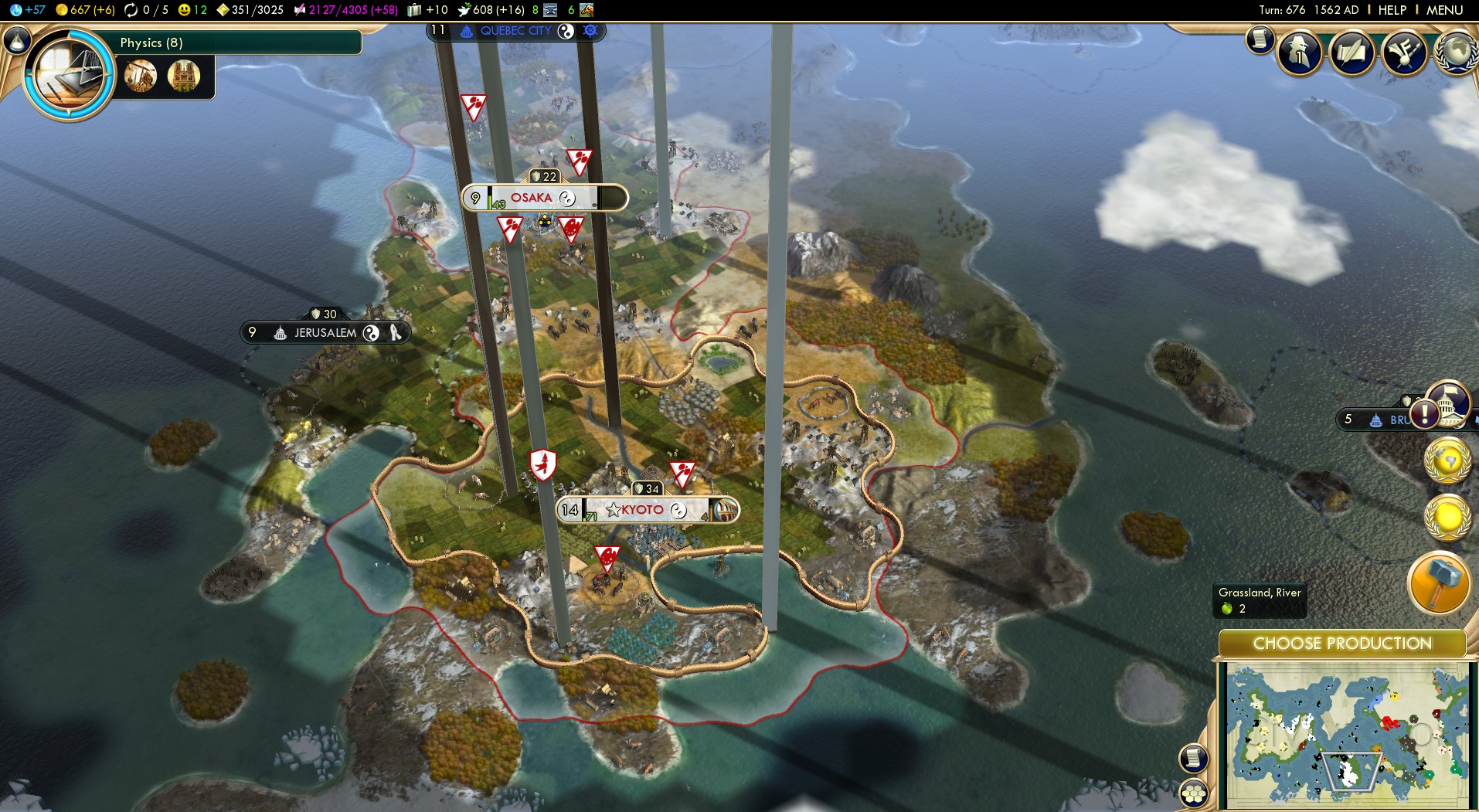Open the HELP Civilopedia link
The image size is (1479, 812).
pyautogui.click(x=1392, y=10)
